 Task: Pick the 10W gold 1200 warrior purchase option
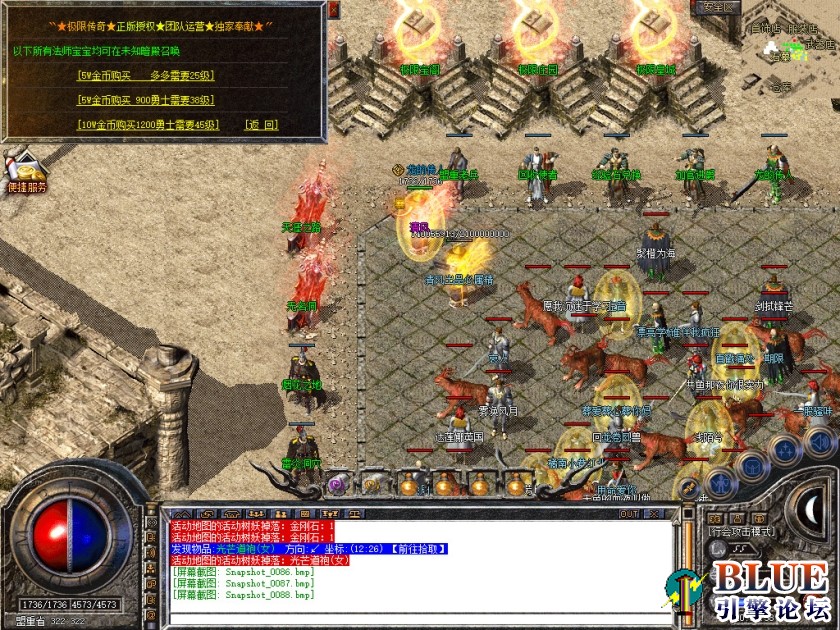click(146, 125)
